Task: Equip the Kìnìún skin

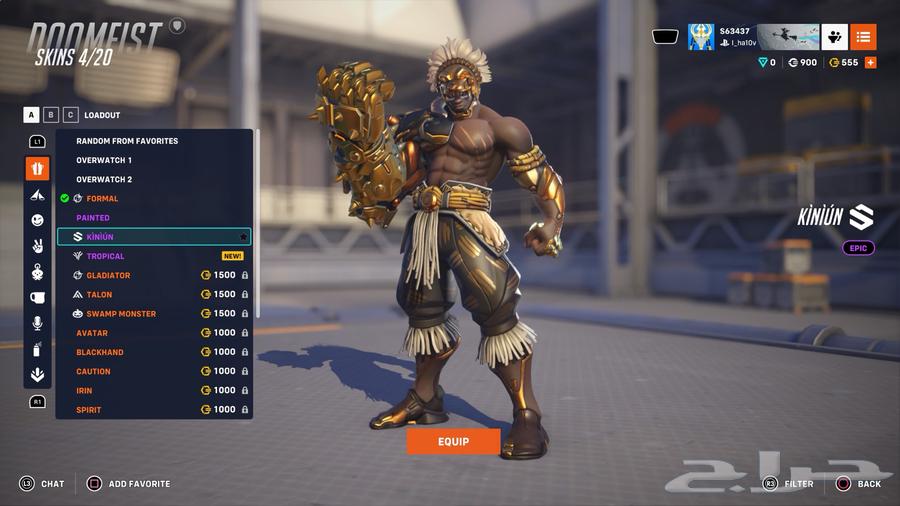Action: click(453, 441)
